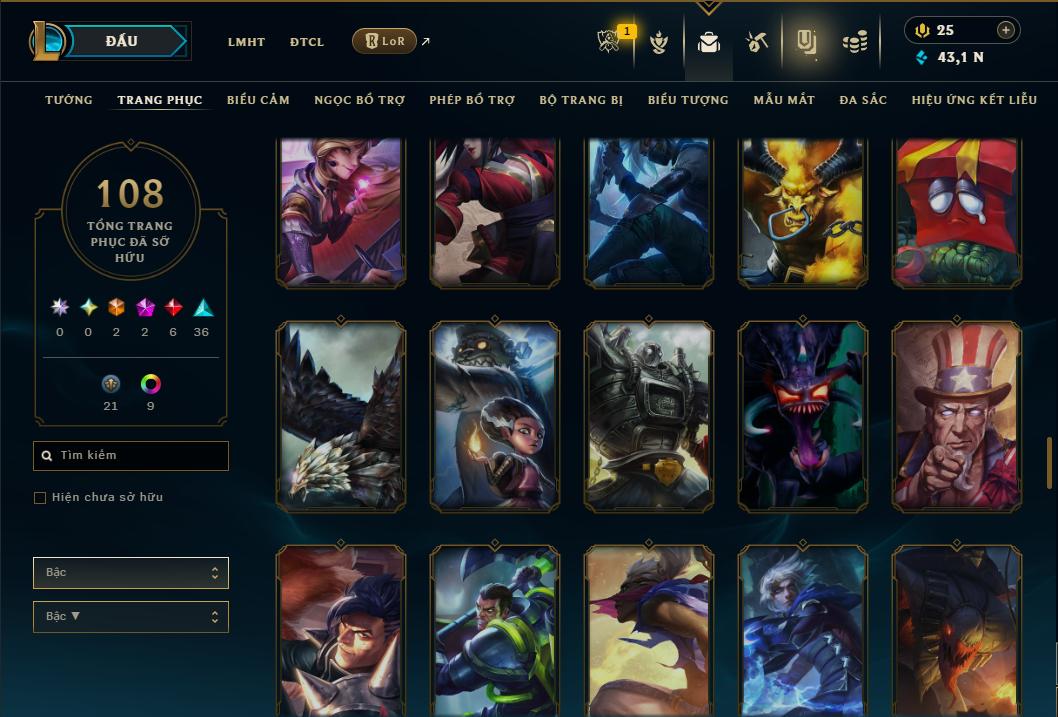
Task: Open the LMHT section
Action: (x=246, y=42)
